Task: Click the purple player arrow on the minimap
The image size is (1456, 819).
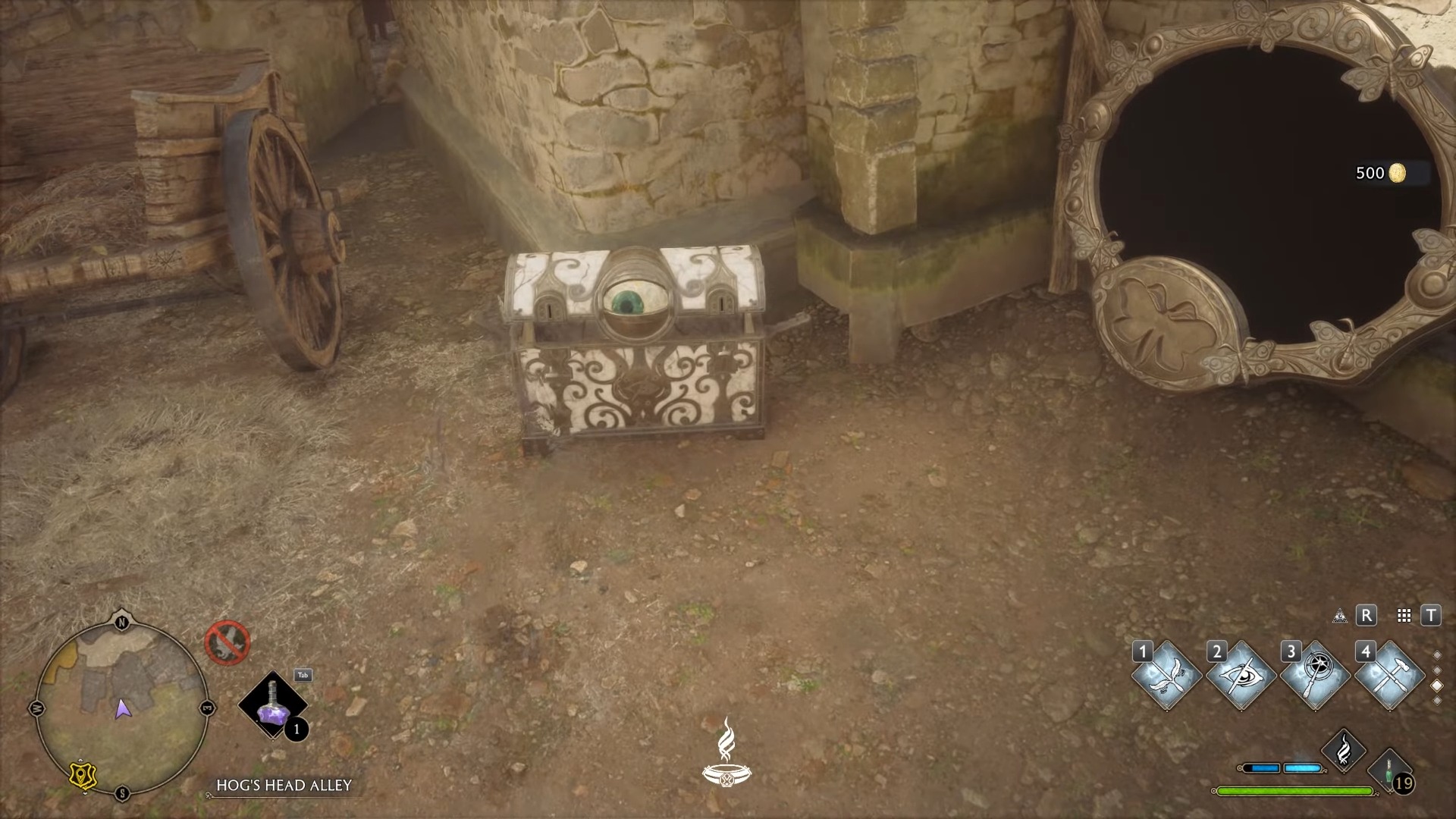Action: [x=122, y=709]
